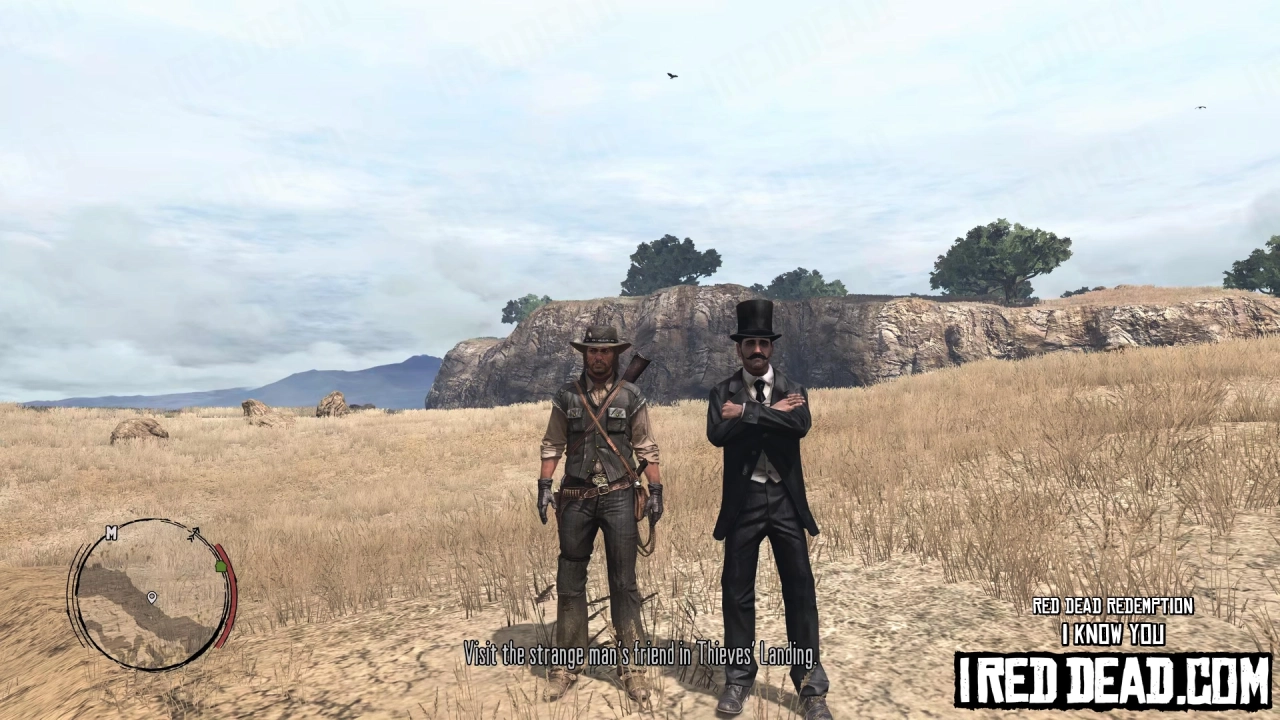
Task: Select the Strange Man's top hat
Action: 756,317
